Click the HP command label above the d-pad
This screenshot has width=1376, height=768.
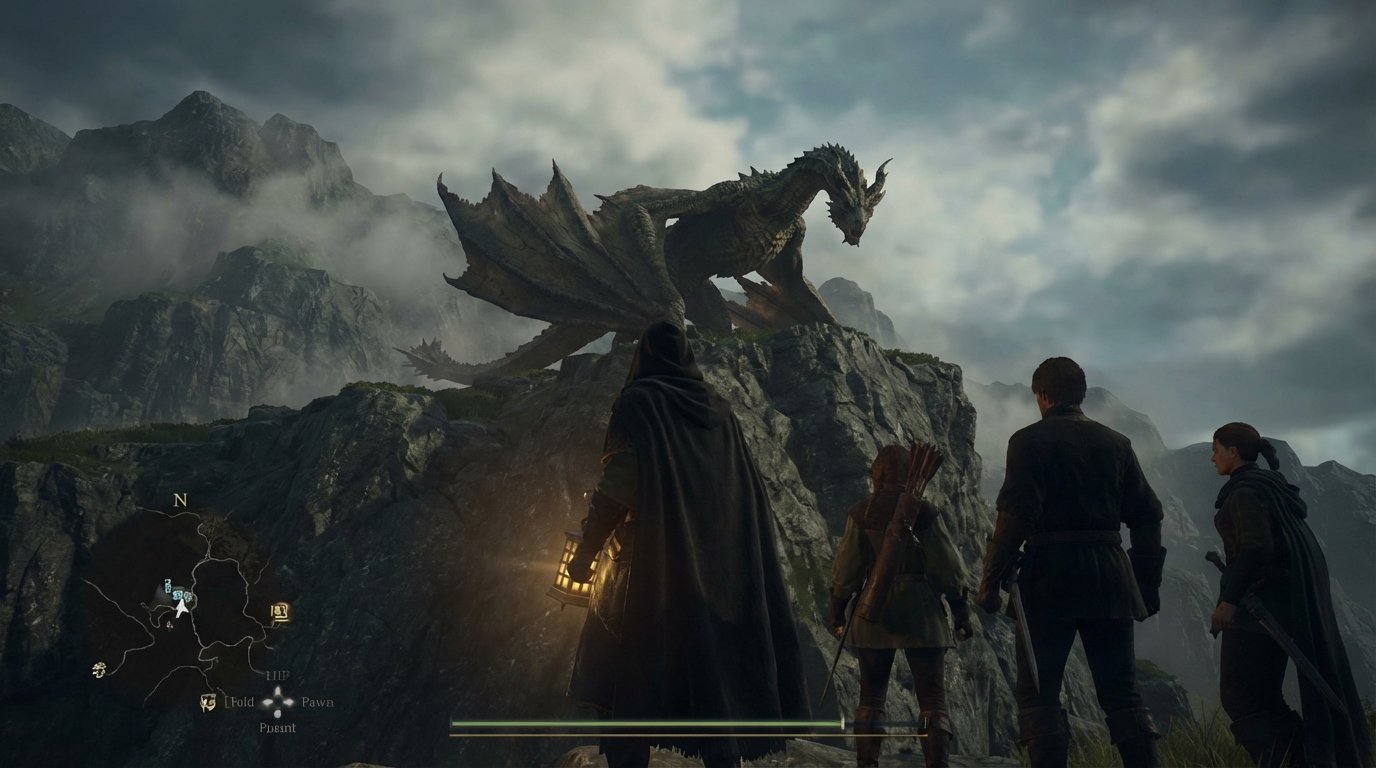point(276,675)
